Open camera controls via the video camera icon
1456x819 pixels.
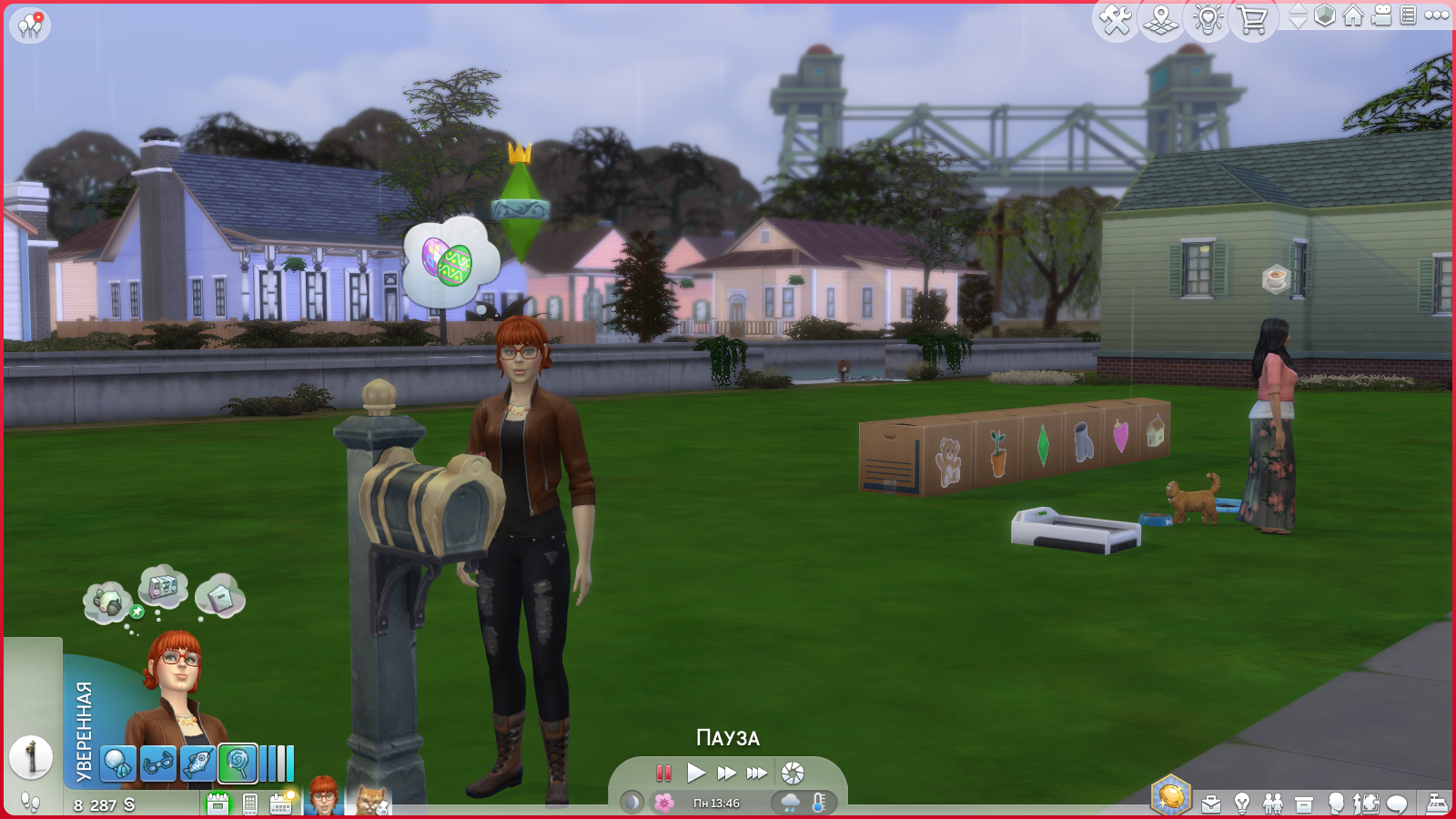tap(1381, 15)
